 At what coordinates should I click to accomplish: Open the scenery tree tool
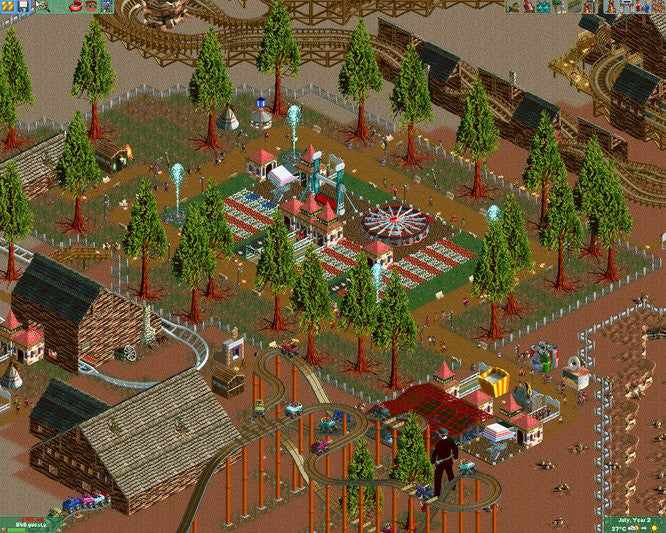[x=558, y=7]
